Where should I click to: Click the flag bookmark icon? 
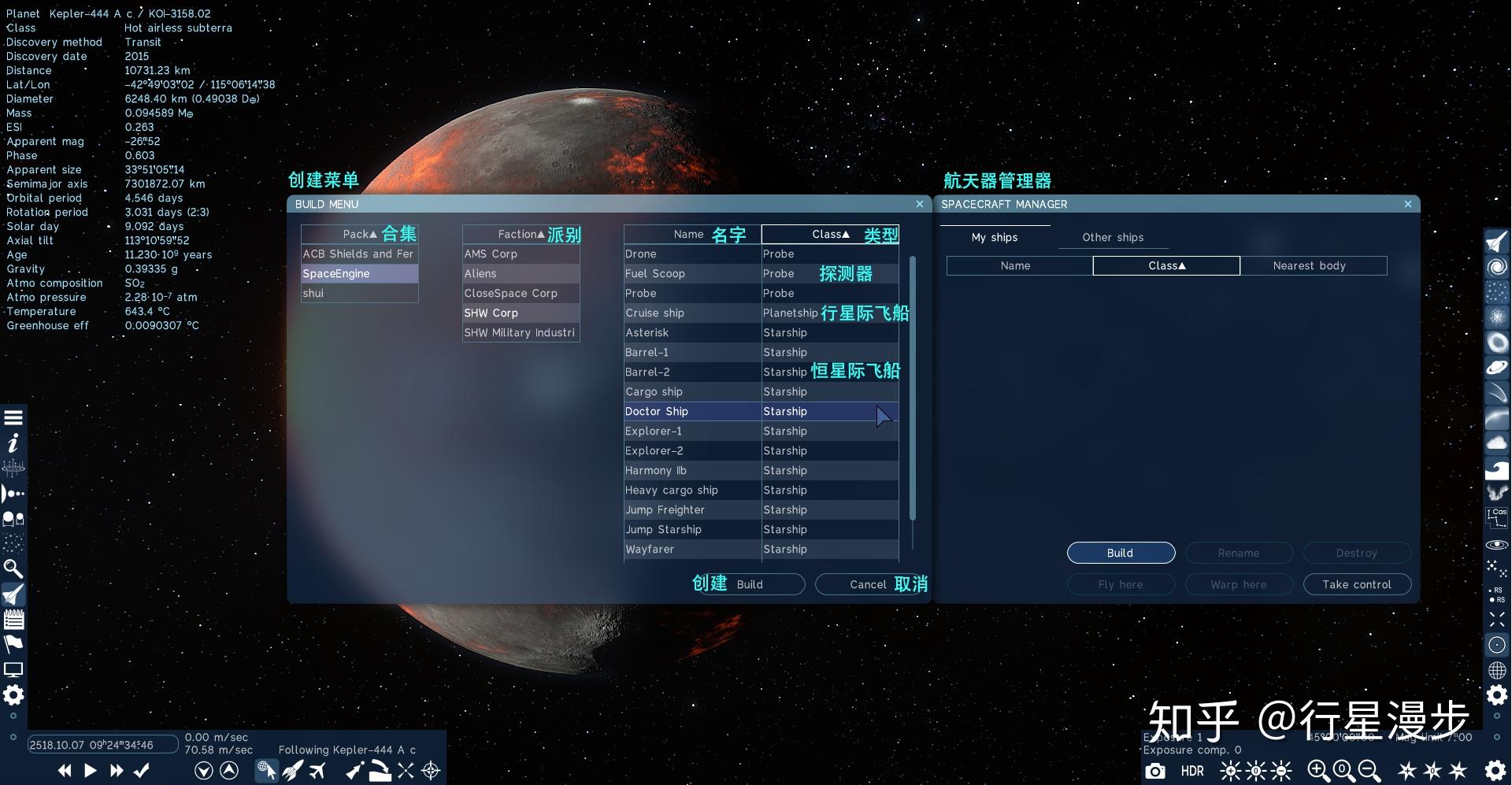pyautogui.click(x=13, y=644)
